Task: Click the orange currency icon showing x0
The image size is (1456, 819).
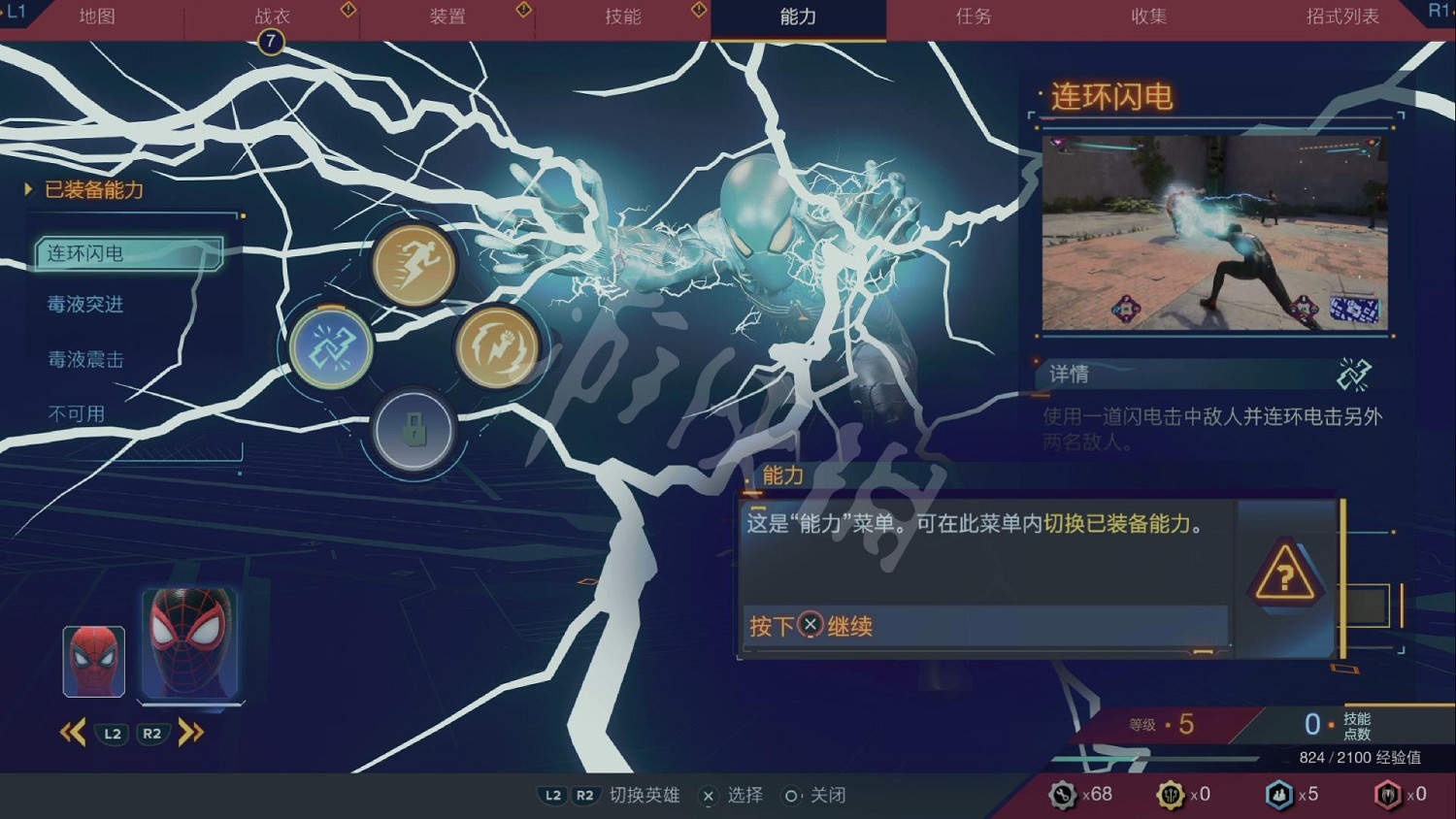Action: coord(1172,794)
